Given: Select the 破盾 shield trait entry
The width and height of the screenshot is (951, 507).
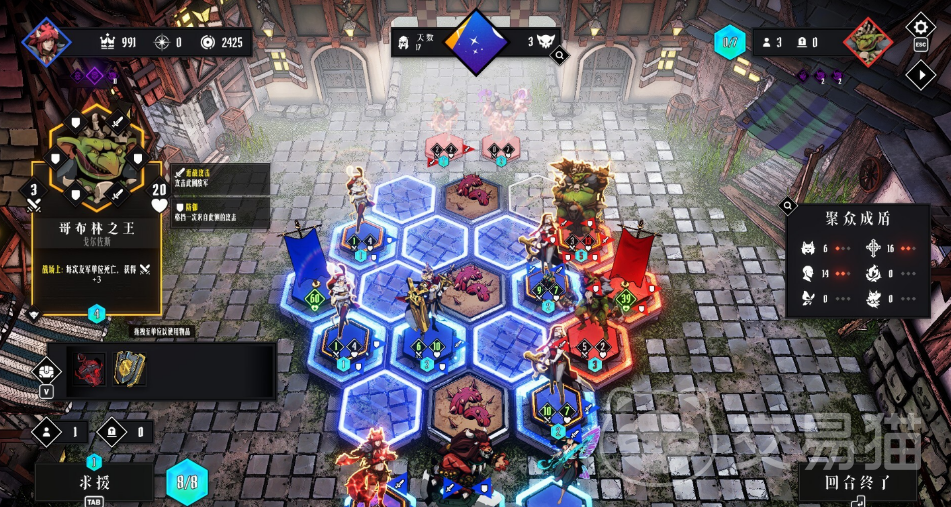Looking at the screenshot, I should coord(220,212).
